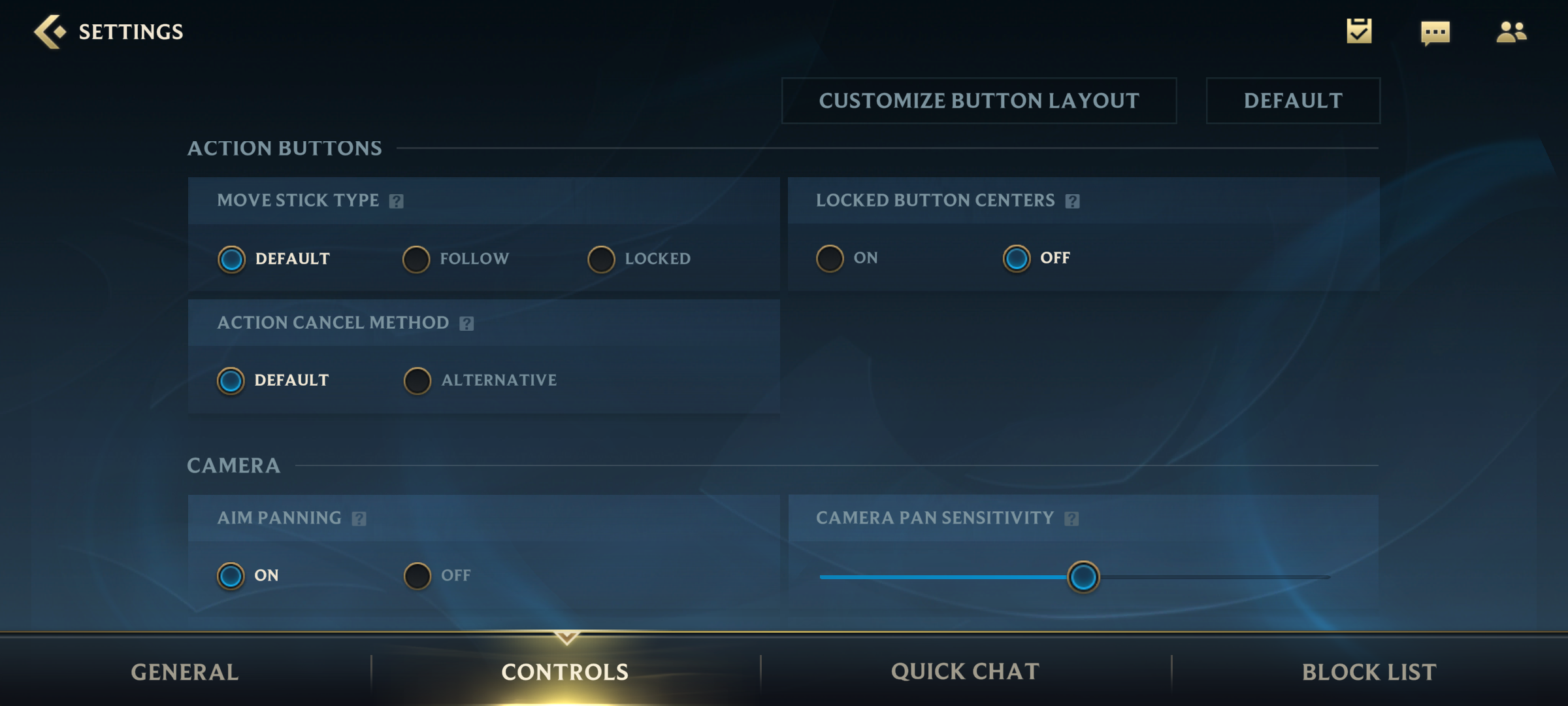Click the help icon beside Action Cancel Method
The width and height of the screenshot is (1568, 706).
tap(466, 323)
